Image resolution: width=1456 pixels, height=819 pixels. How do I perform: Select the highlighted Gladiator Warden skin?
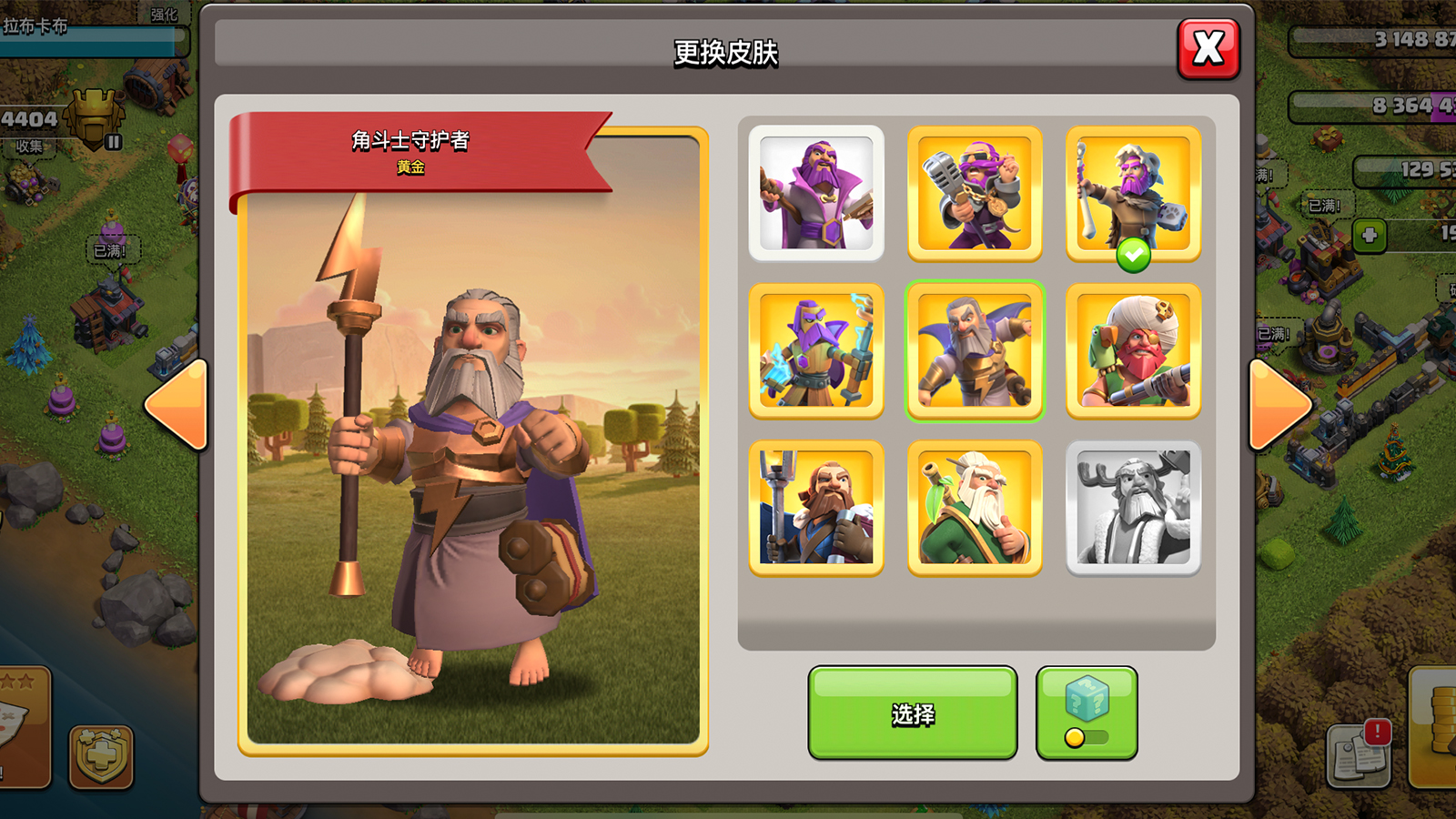975,350
